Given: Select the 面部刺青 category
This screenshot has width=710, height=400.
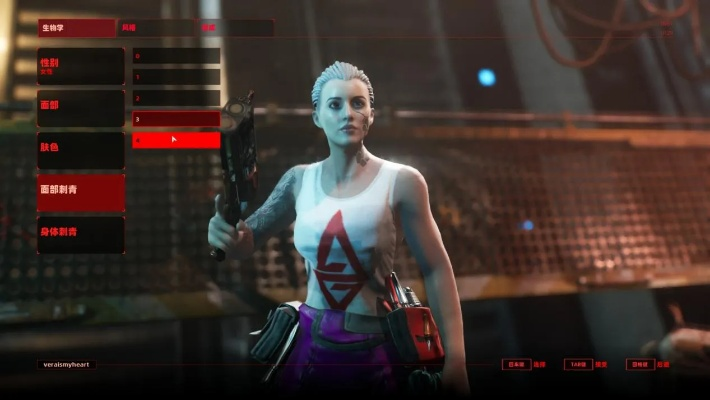Looking at the screenshot, I should click(81, 192).
